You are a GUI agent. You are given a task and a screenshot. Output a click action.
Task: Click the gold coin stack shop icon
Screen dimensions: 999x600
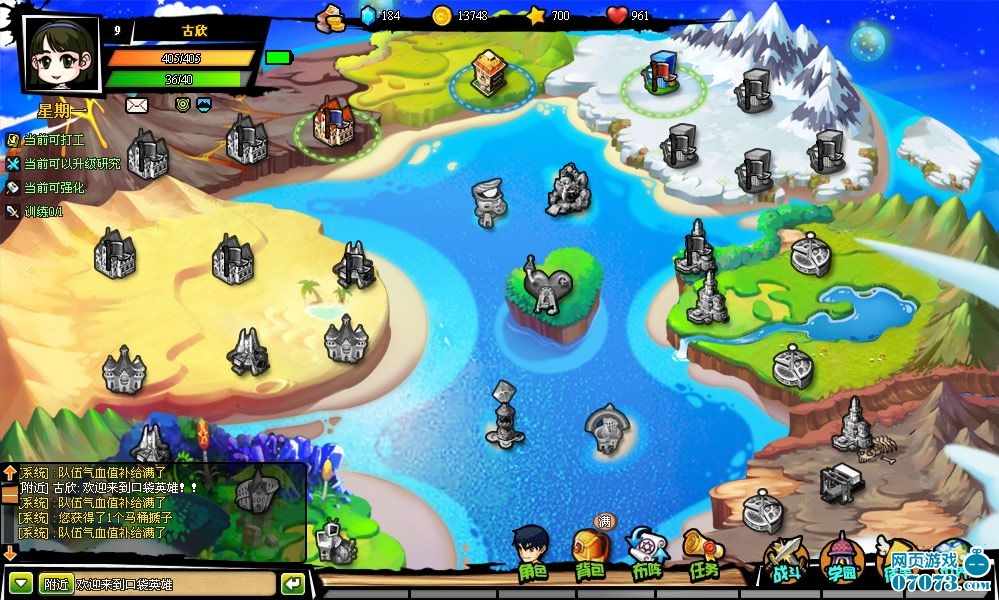tap(329, 16)
